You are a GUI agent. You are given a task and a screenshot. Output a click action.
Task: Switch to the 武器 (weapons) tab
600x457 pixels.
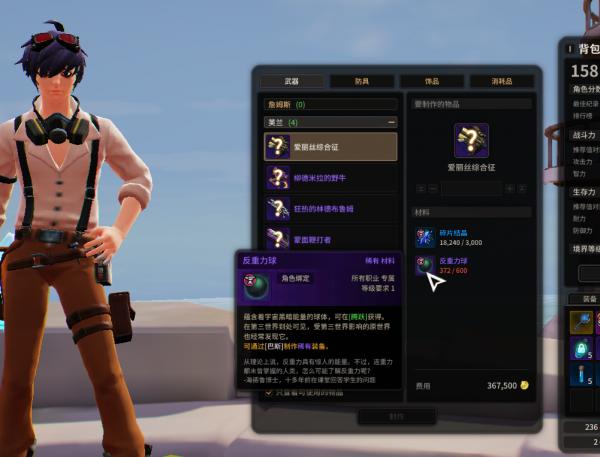pyautogui.click(x=291, y=81)
